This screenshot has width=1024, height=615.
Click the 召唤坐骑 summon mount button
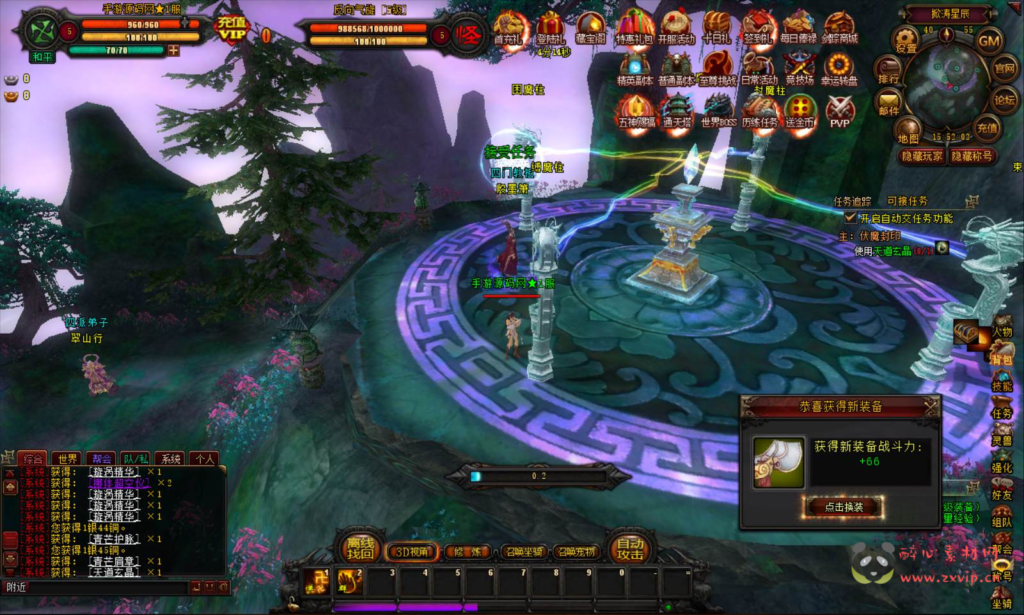pyautogui.click(x=523, y=551)
